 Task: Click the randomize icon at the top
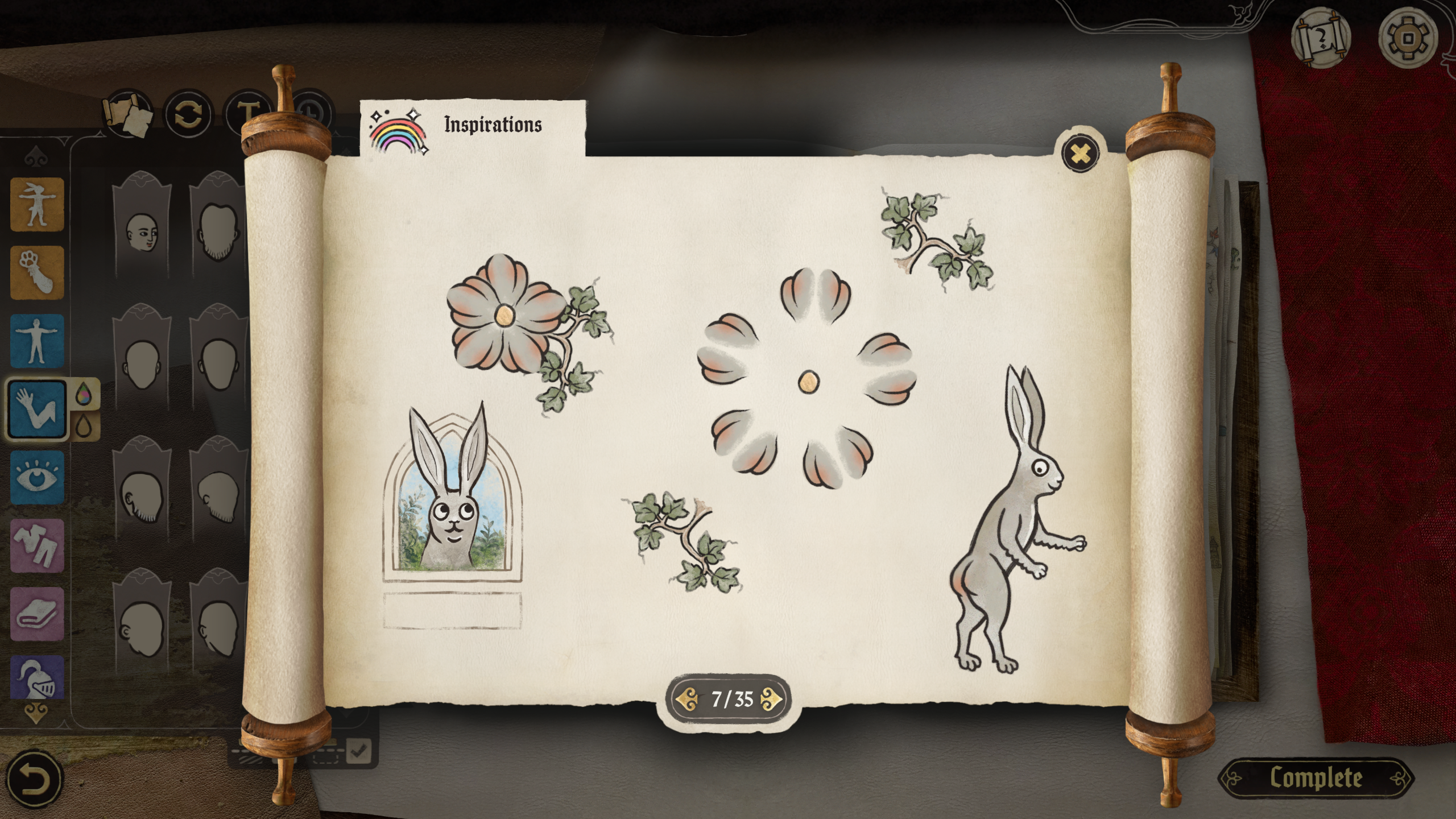(188, 114)
